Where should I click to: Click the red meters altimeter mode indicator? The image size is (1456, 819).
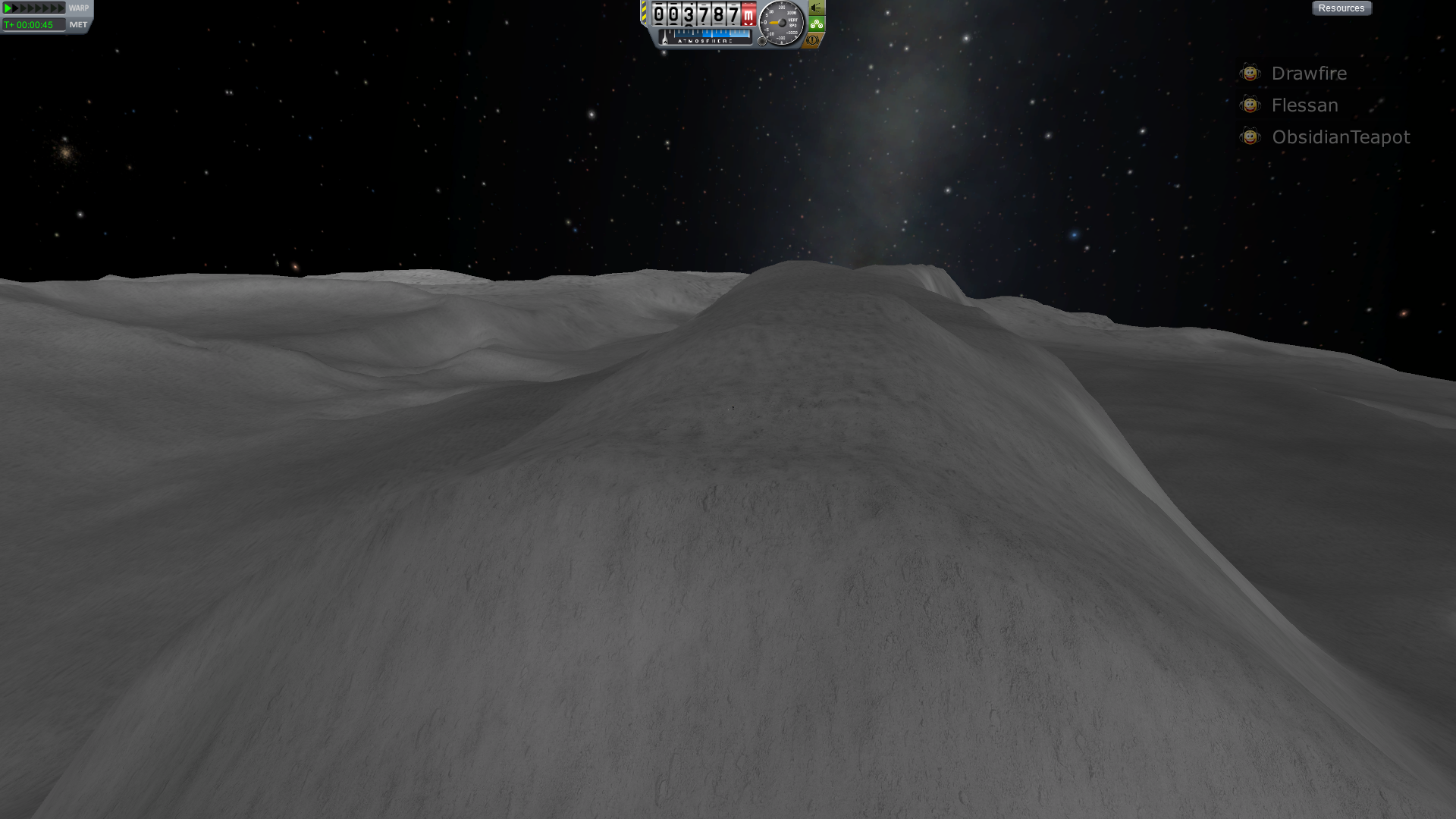point(748,15)
